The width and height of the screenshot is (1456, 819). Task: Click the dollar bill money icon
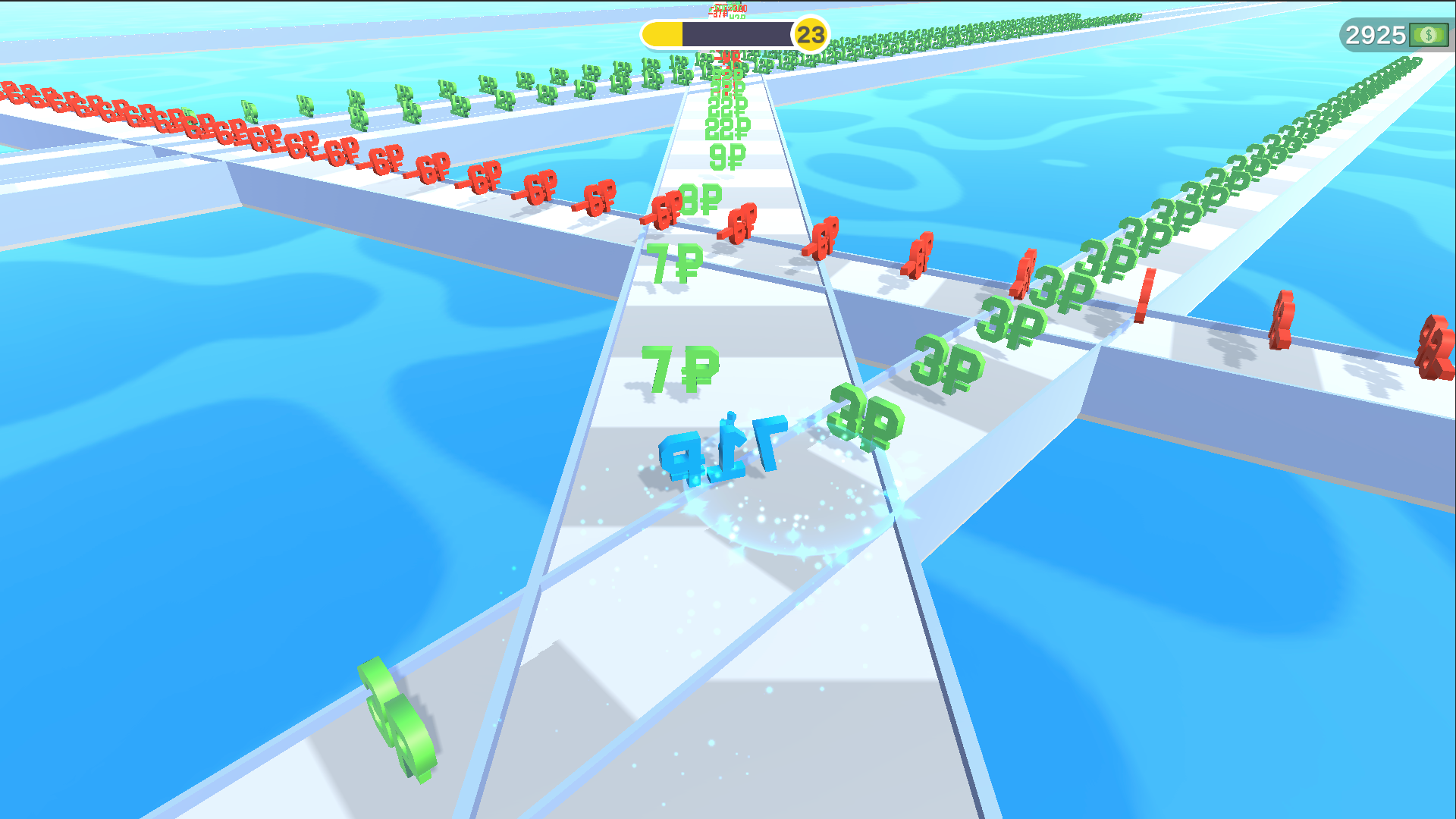pos(1429,34)
